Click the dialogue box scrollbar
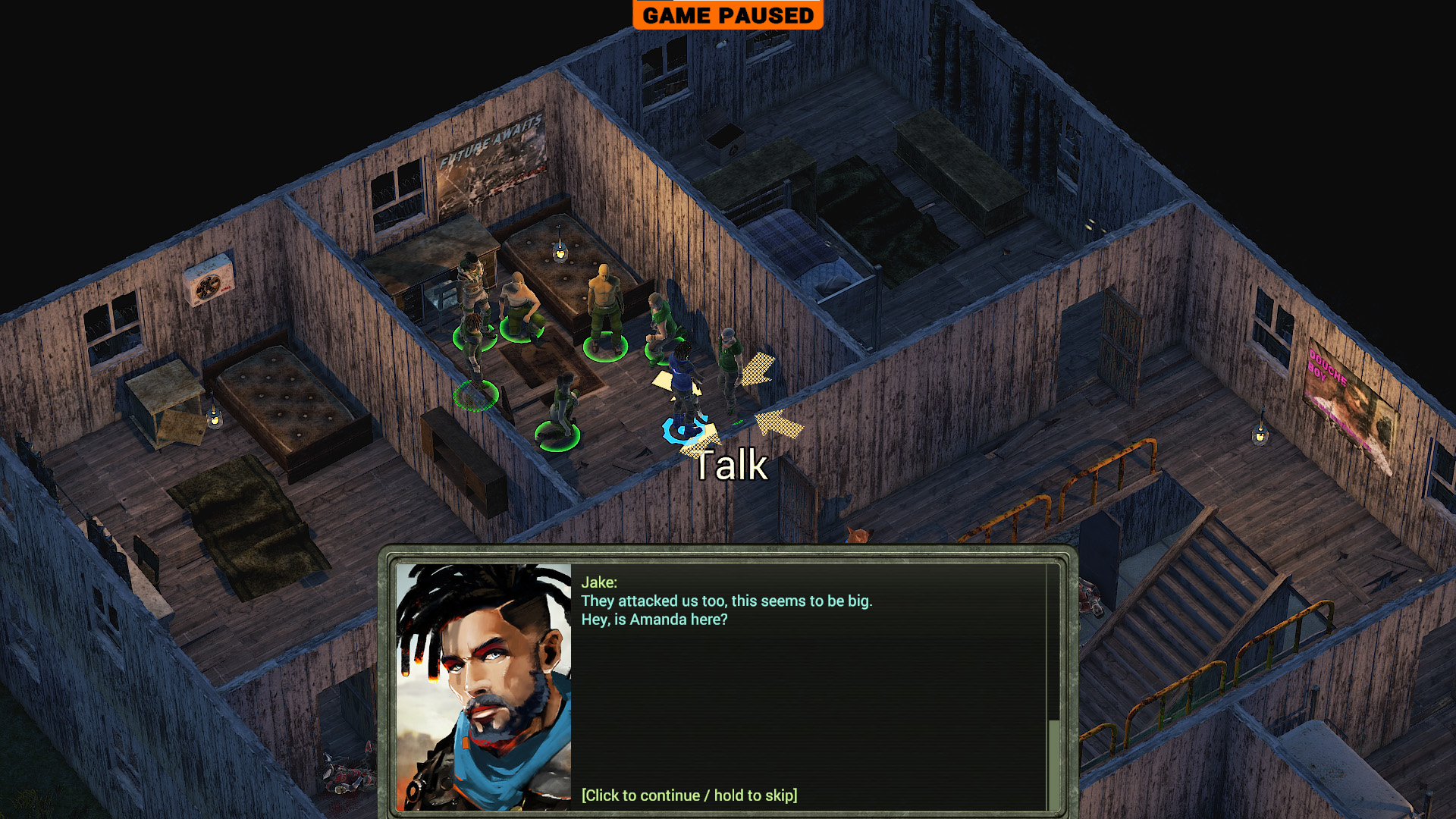Viewport: 1456px width, 819px height. (x=1053, y=762)
